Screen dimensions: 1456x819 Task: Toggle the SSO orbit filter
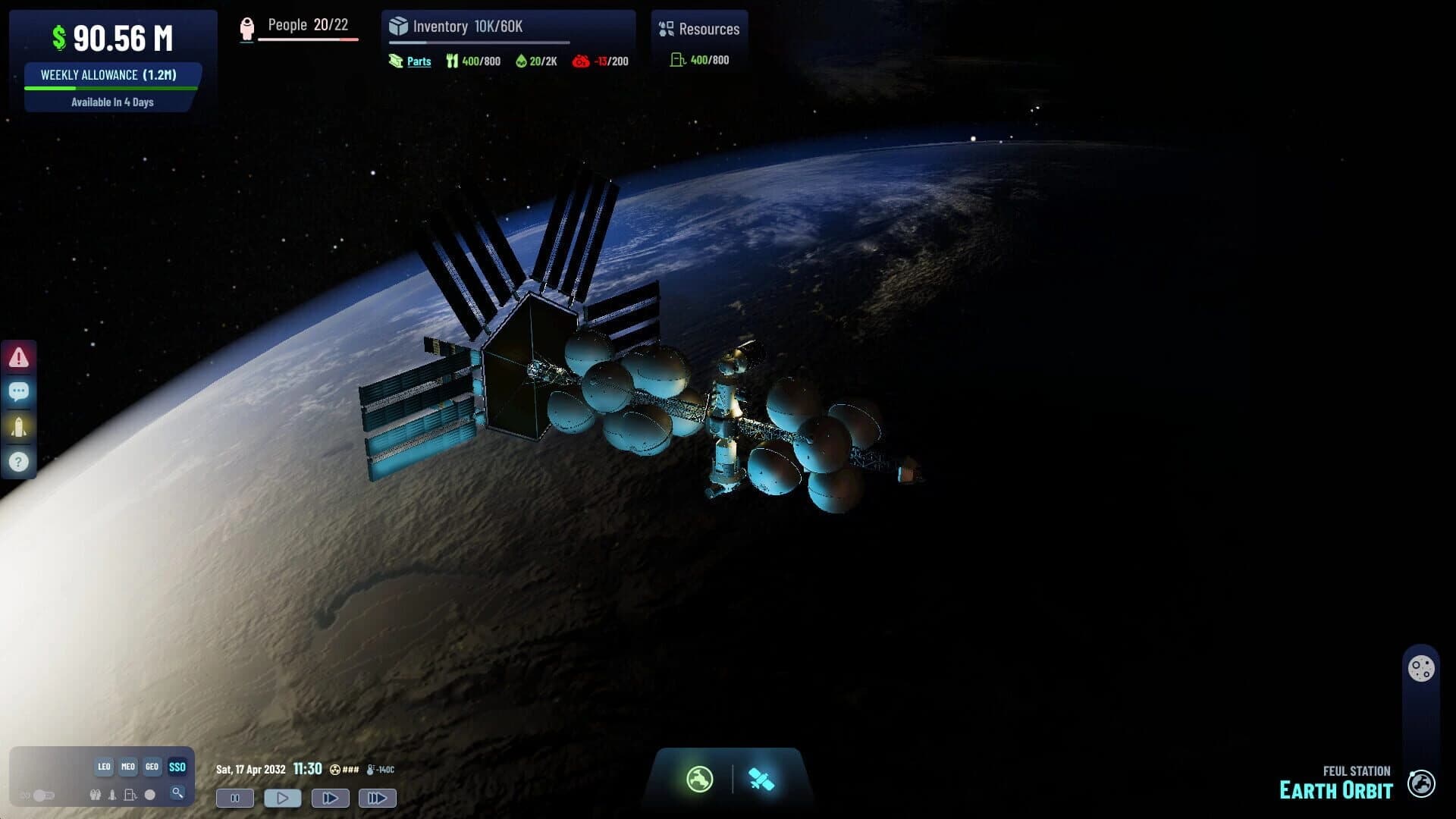tap(177, 767)
